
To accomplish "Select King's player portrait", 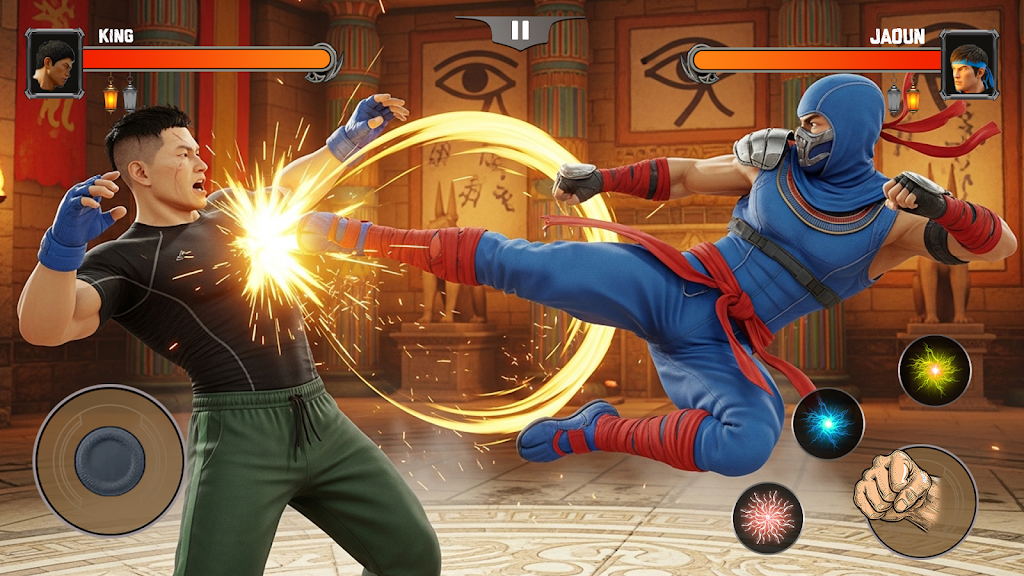I will click(54, 64).
